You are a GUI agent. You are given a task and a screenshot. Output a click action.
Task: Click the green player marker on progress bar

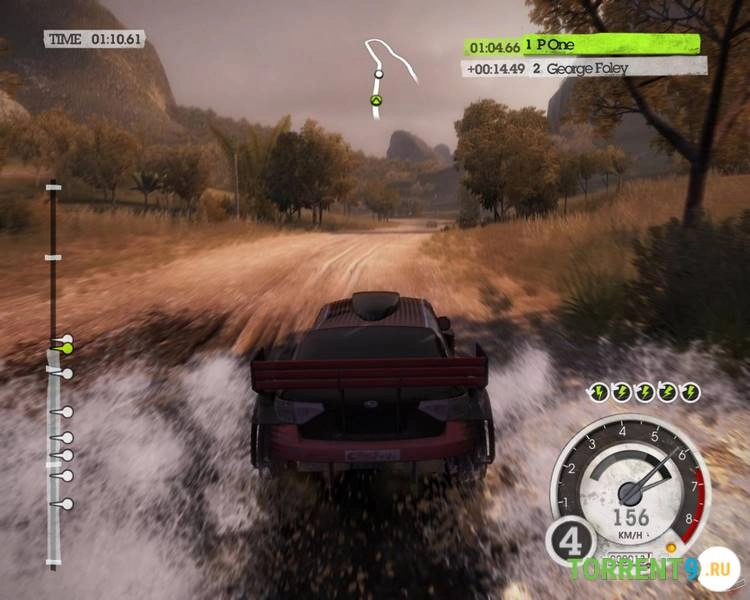(67, 348)
